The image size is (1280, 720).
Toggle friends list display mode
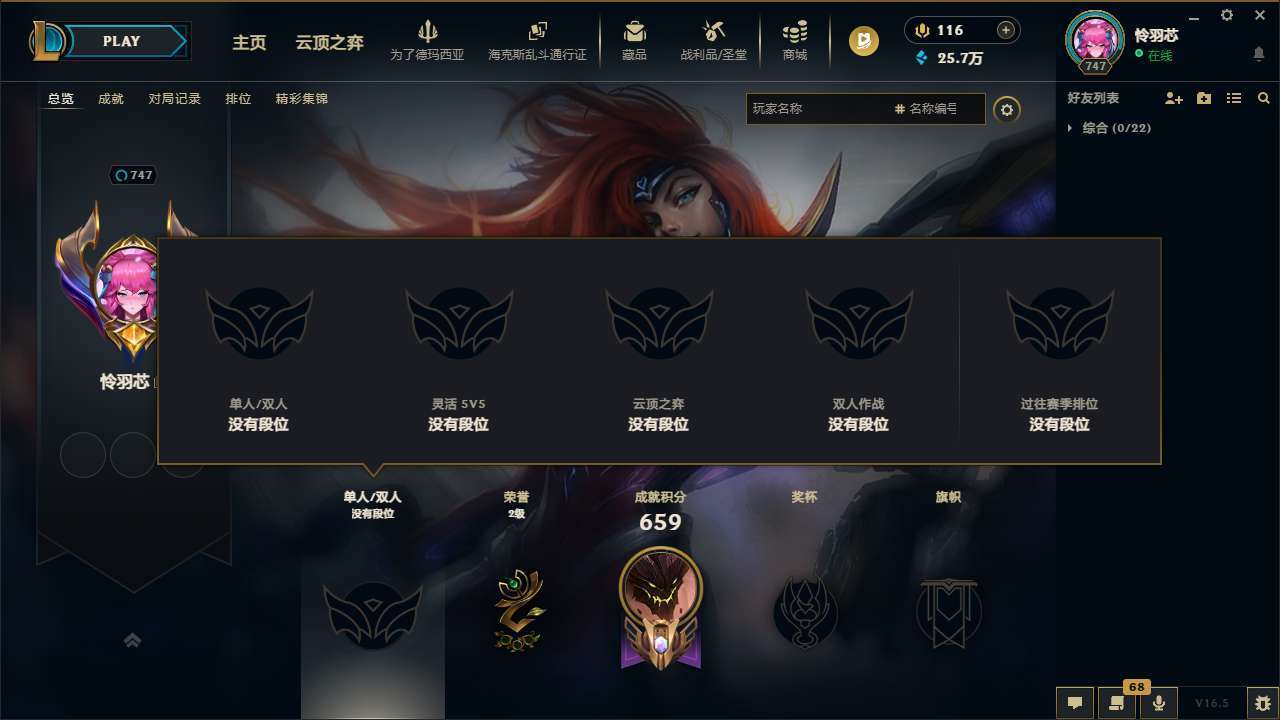1234,98
